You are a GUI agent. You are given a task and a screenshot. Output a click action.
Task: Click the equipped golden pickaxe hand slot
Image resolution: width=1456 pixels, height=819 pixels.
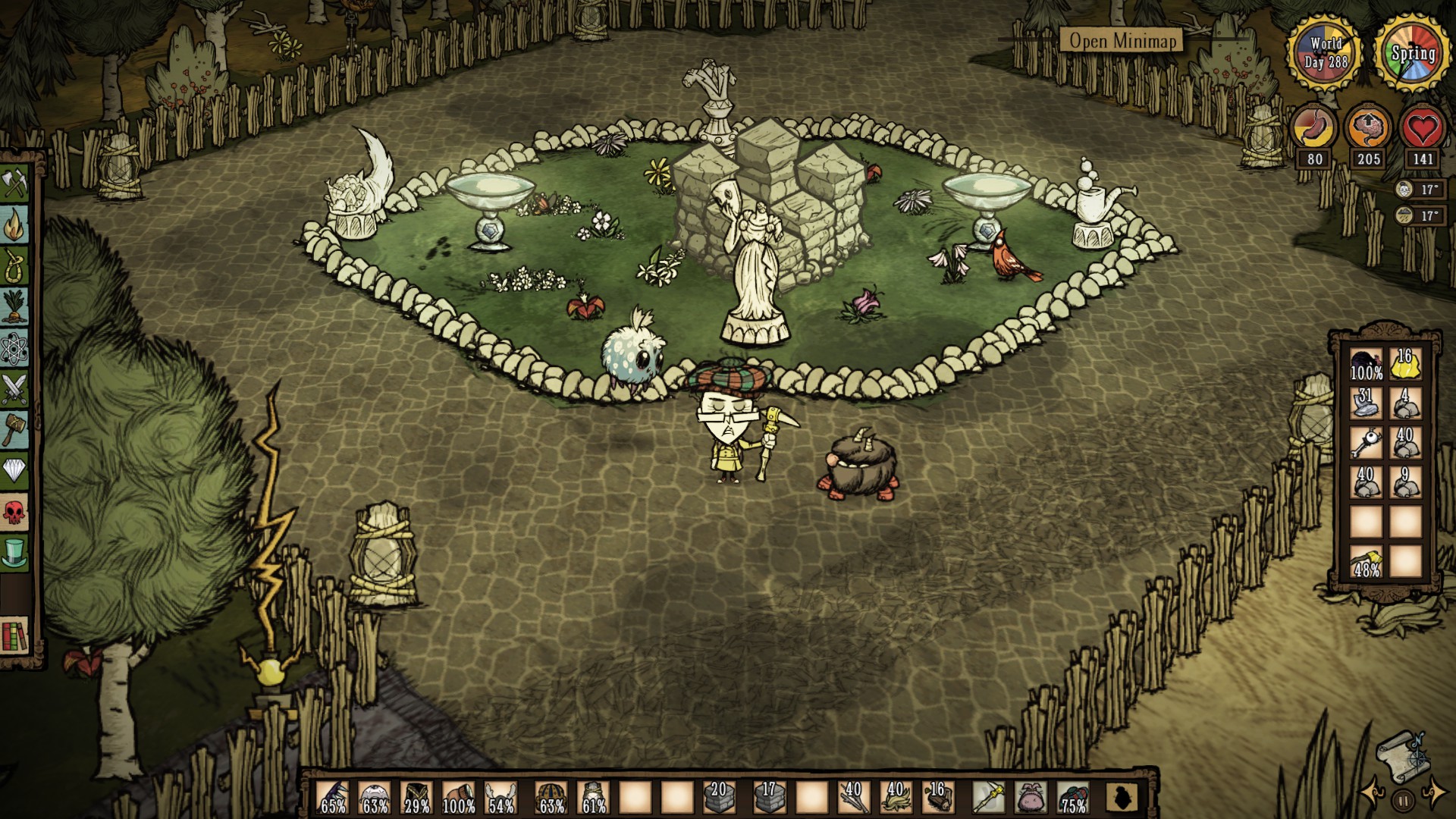point(988,798)
